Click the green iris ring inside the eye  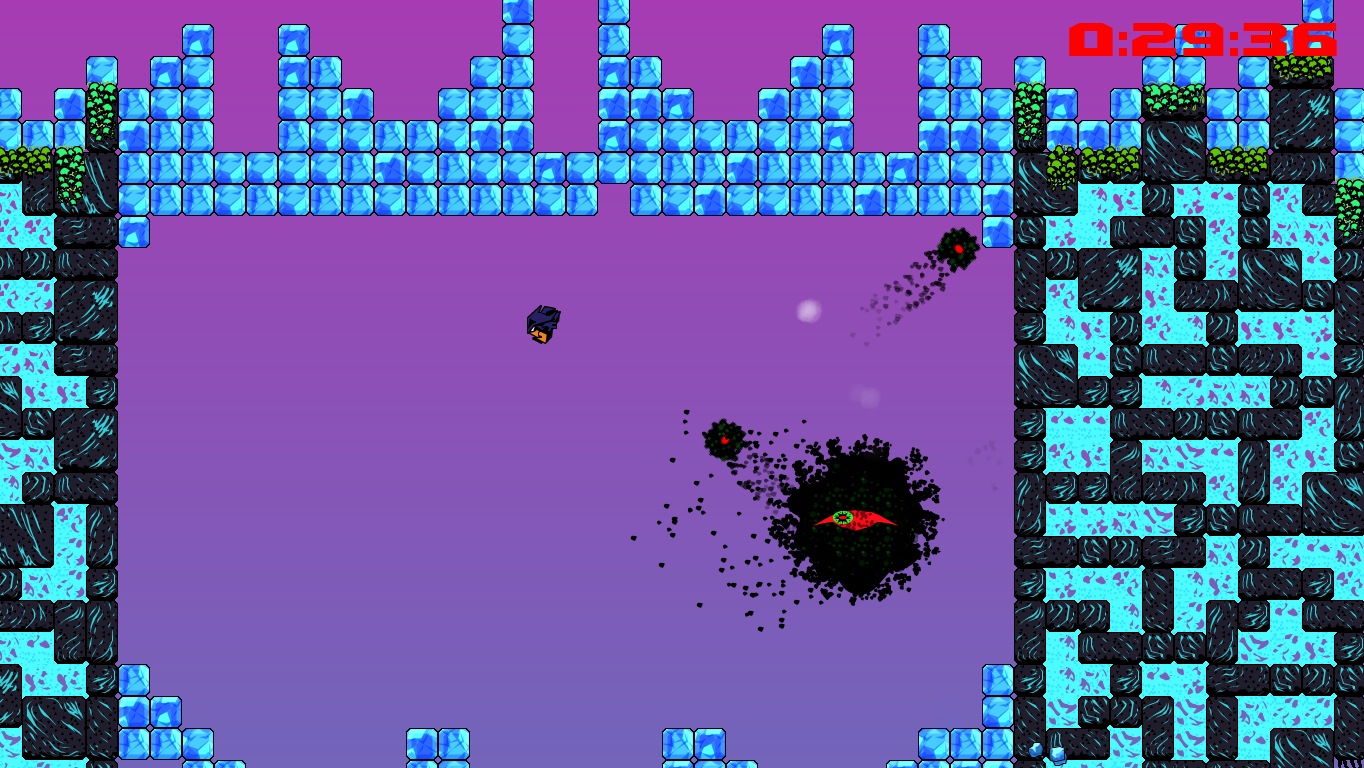843,517
